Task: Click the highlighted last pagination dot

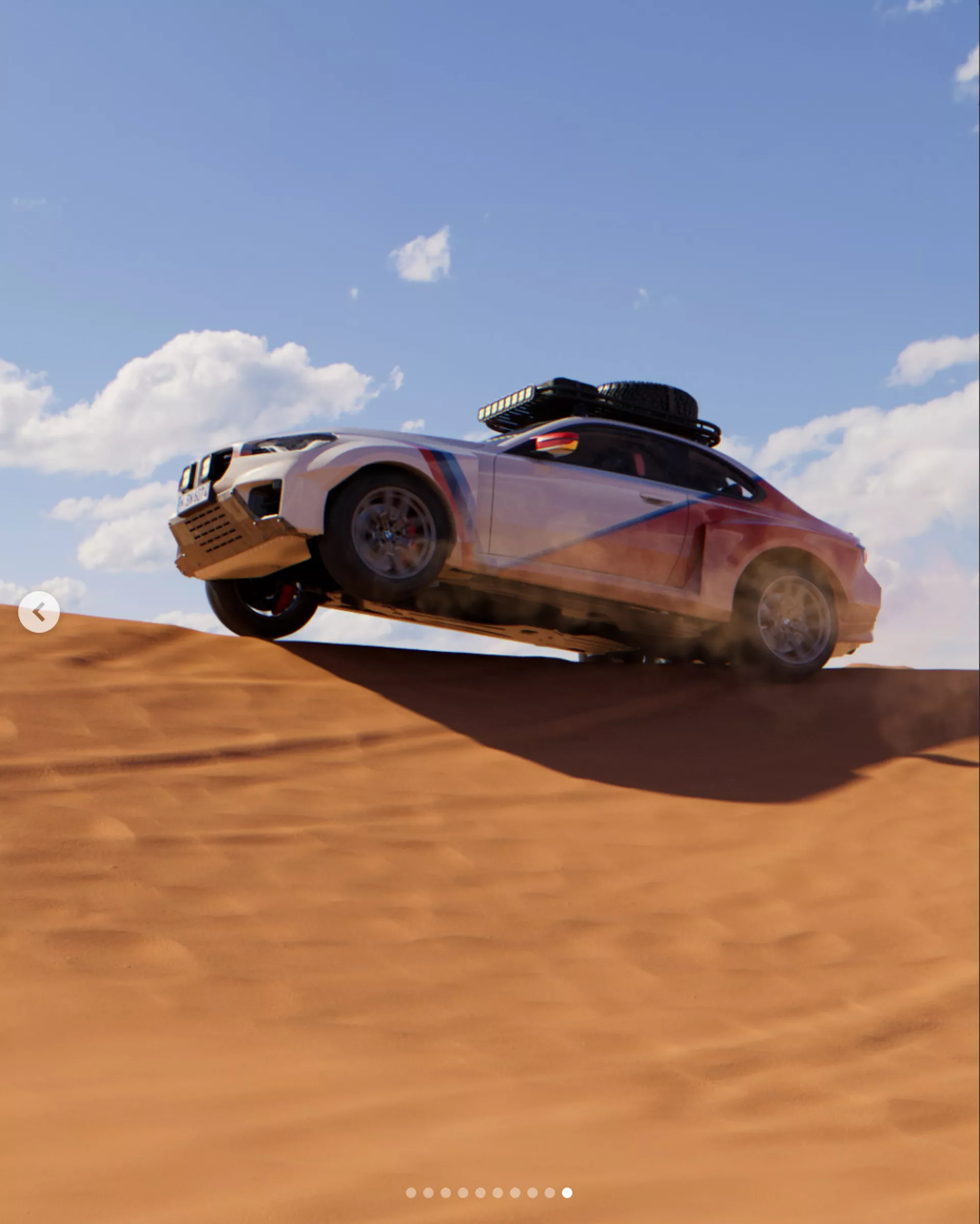Action: tap(567, 1193)
